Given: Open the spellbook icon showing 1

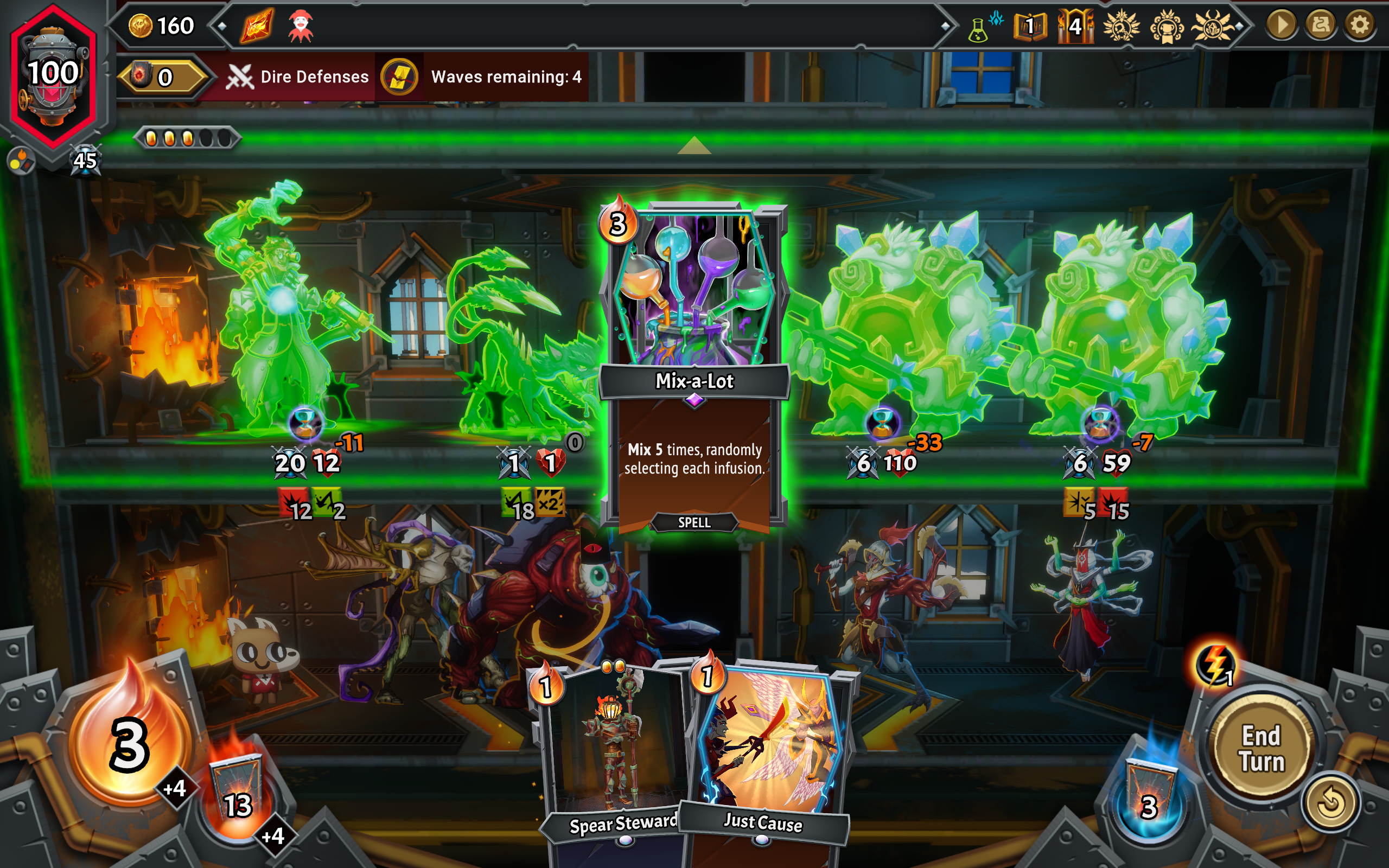Looking at the screenshot, I should click(x=1030, y=27).
